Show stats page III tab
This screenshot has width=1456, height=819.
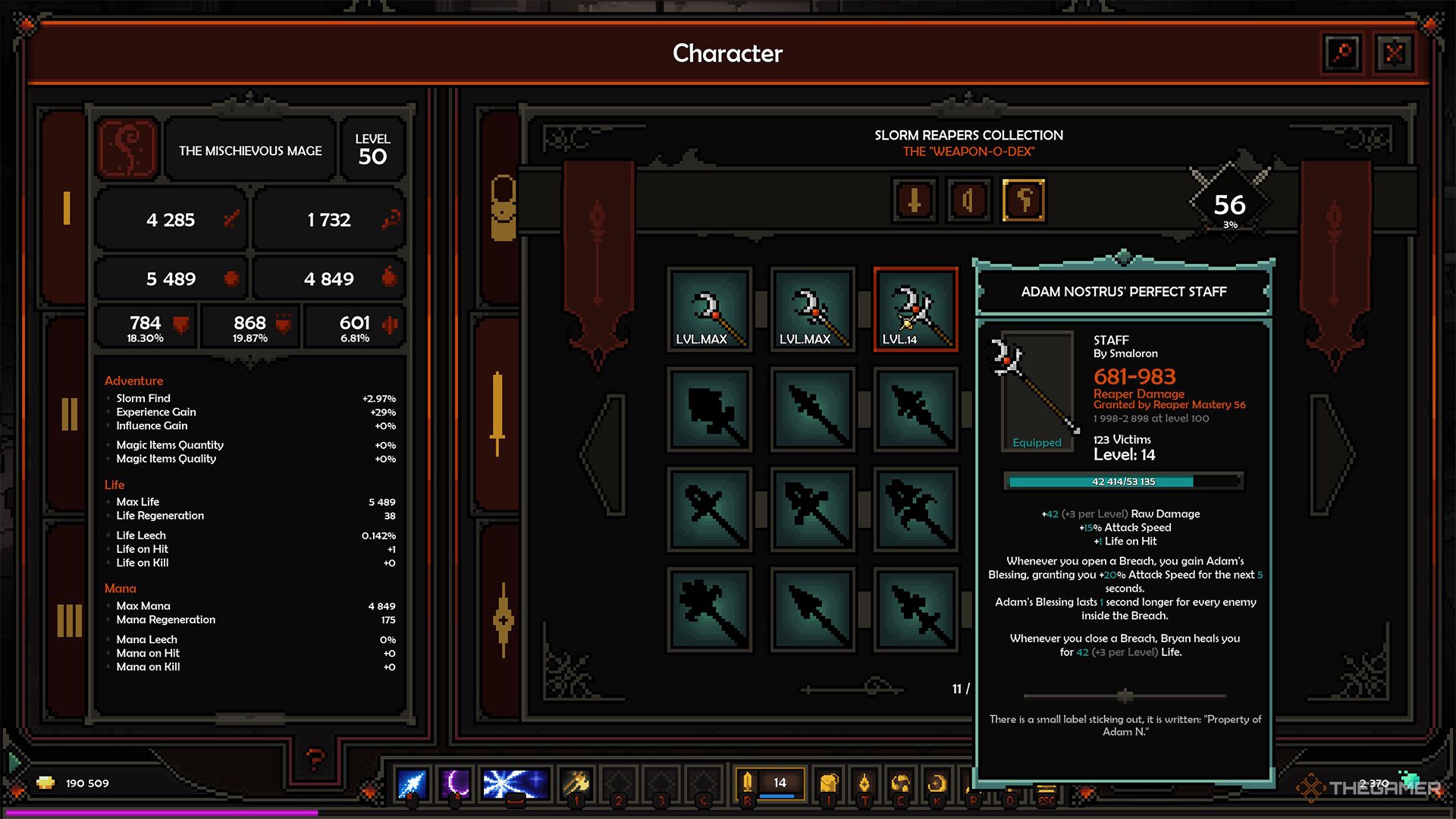(69, 620)
